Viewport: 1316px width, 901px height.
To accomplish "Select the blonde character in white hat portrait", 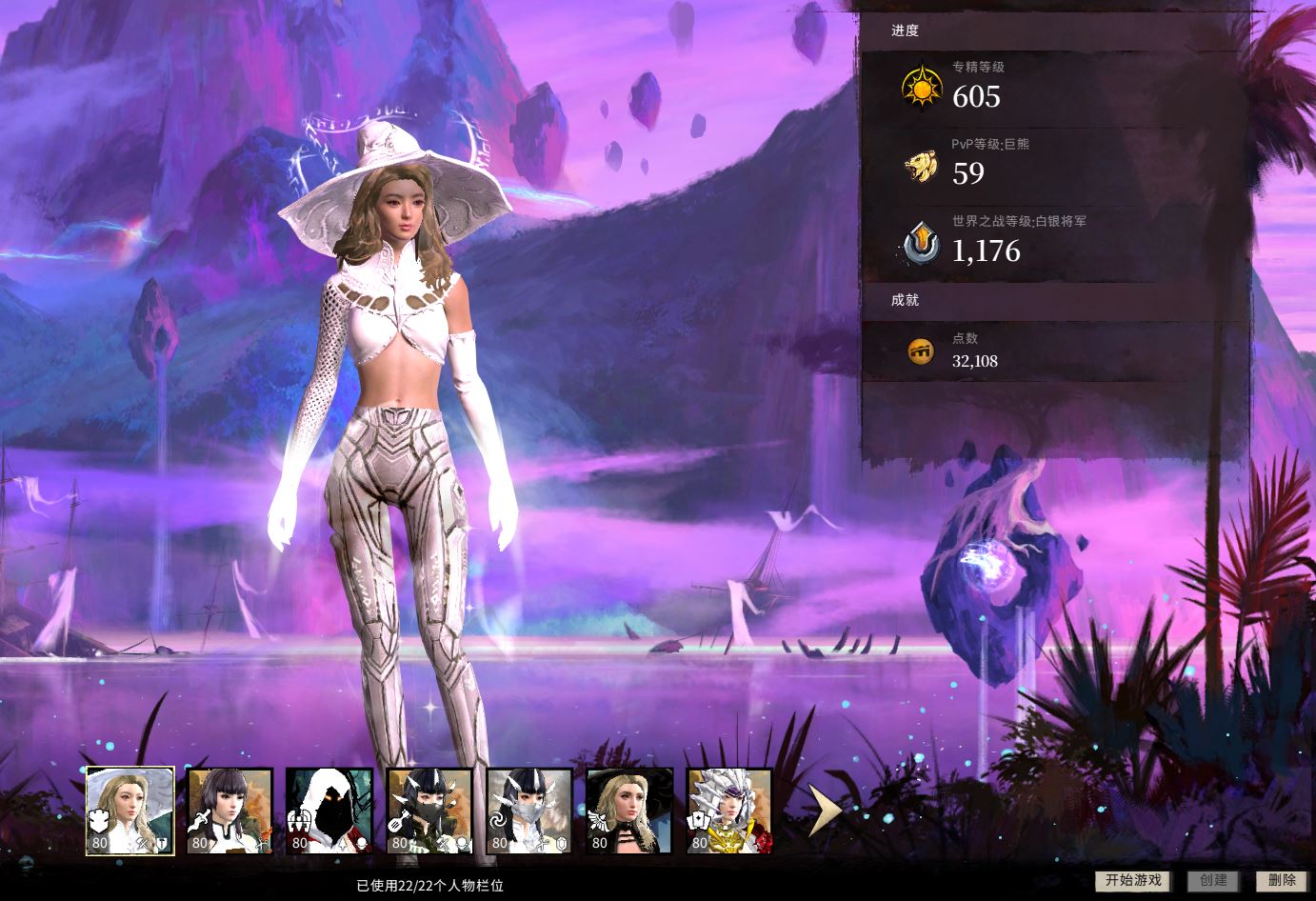I will (130, 811).
